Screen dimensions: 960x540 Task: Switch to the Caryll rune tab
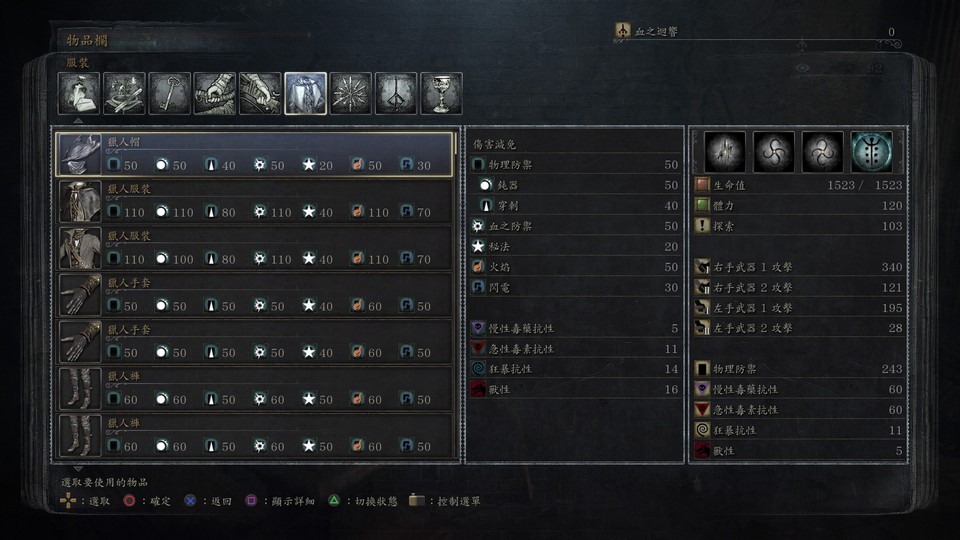(396, 93)
